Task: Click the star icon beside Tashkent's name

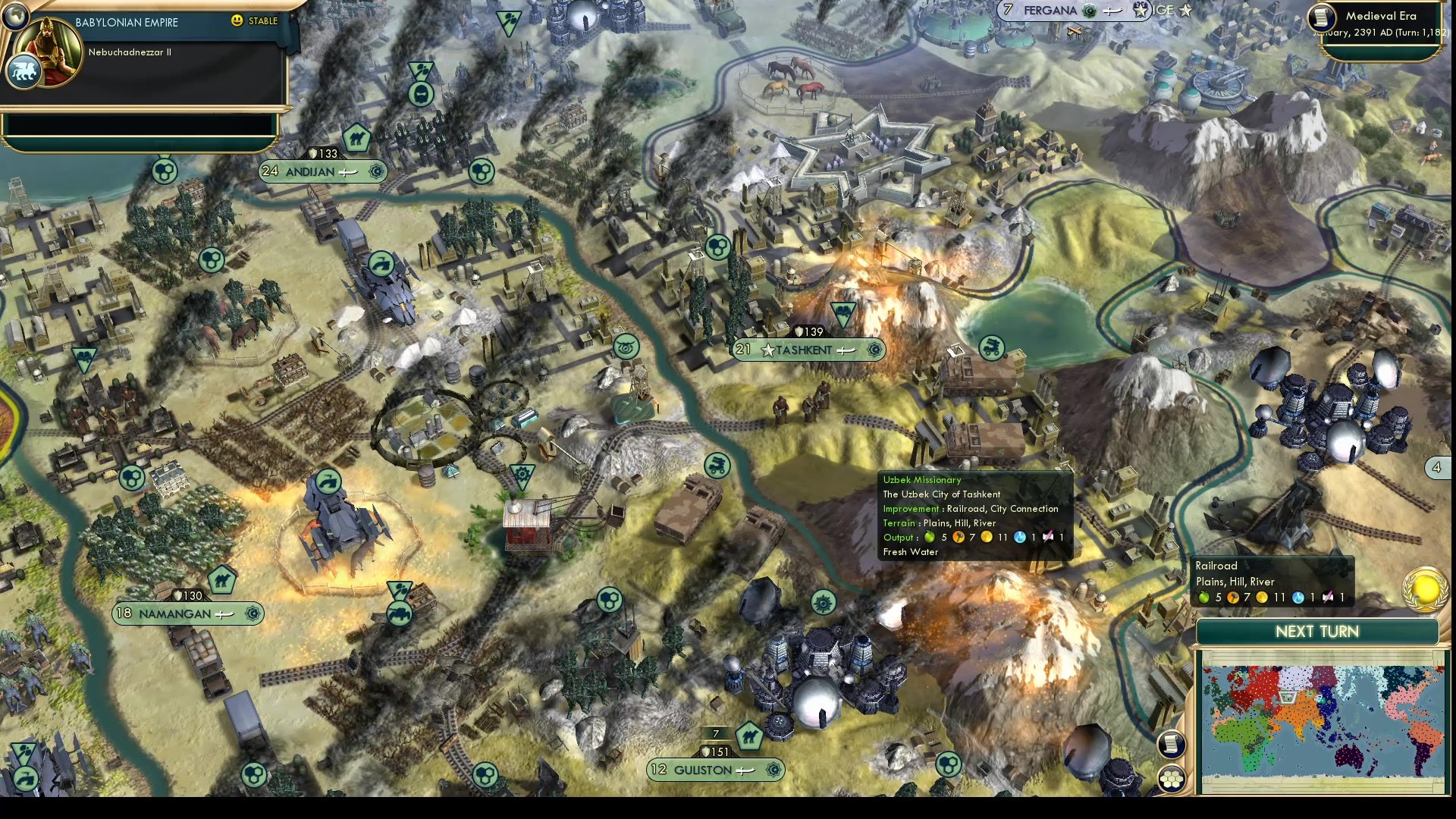Action: [x=768, y=350]
